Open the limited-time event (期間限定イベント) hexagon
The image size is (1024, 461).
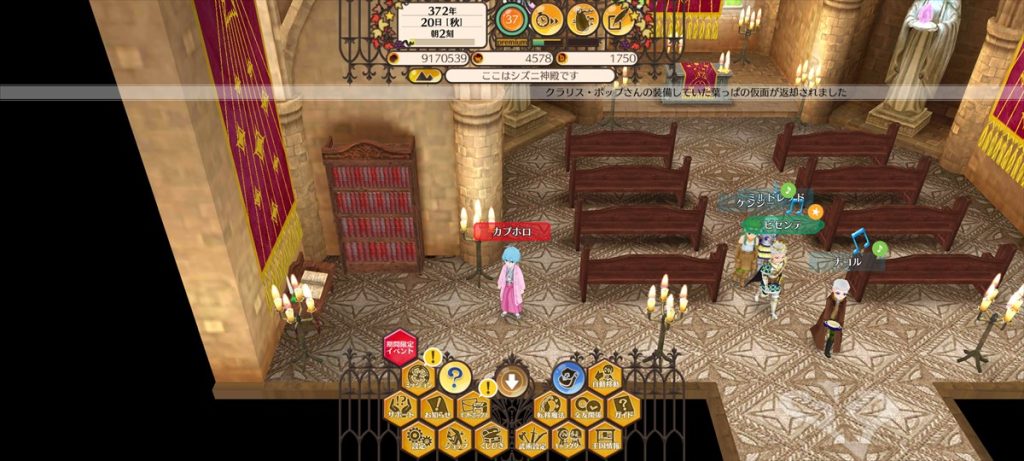pos(400,349)
